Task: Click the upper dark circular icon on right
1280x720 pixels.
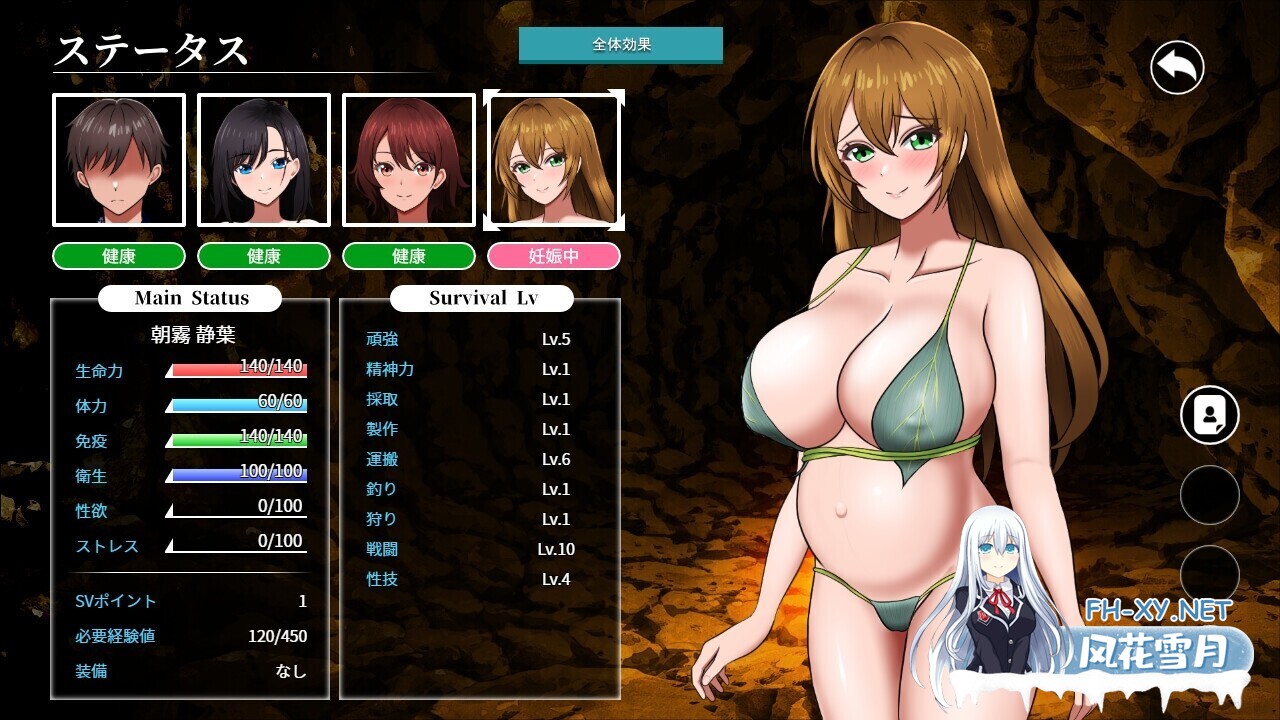Action: tap(1209, 496)
